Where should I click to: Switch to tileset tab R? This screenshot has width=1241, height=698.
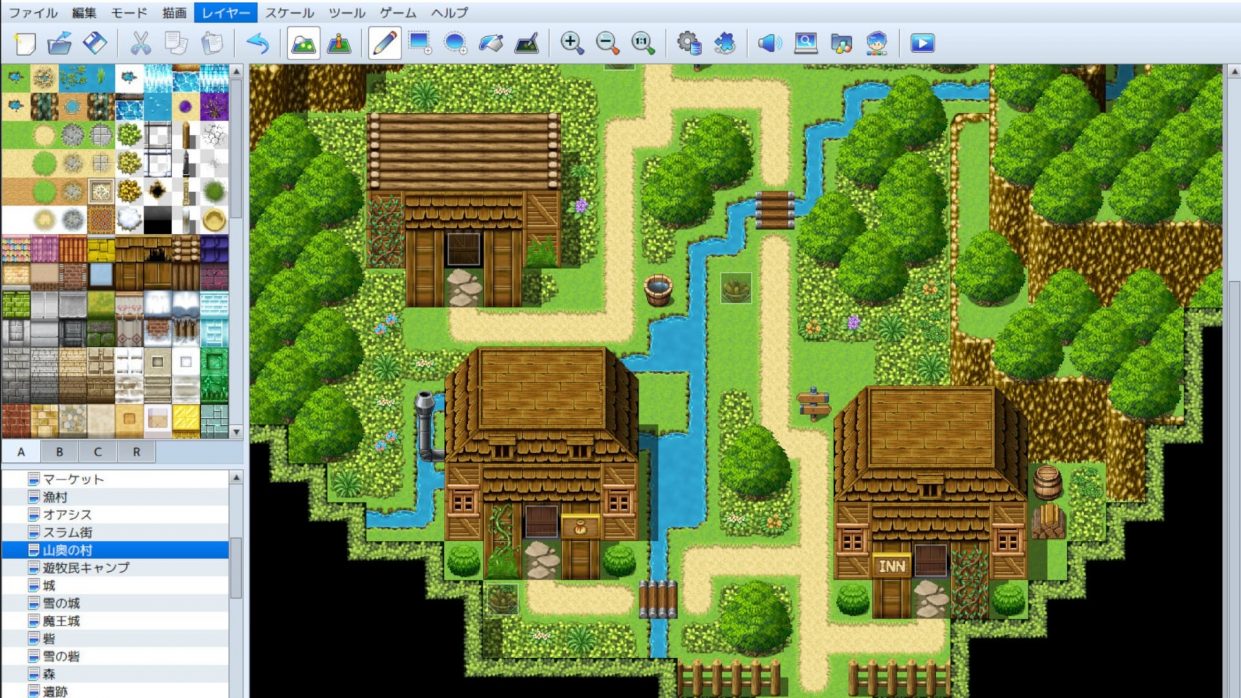136,452
